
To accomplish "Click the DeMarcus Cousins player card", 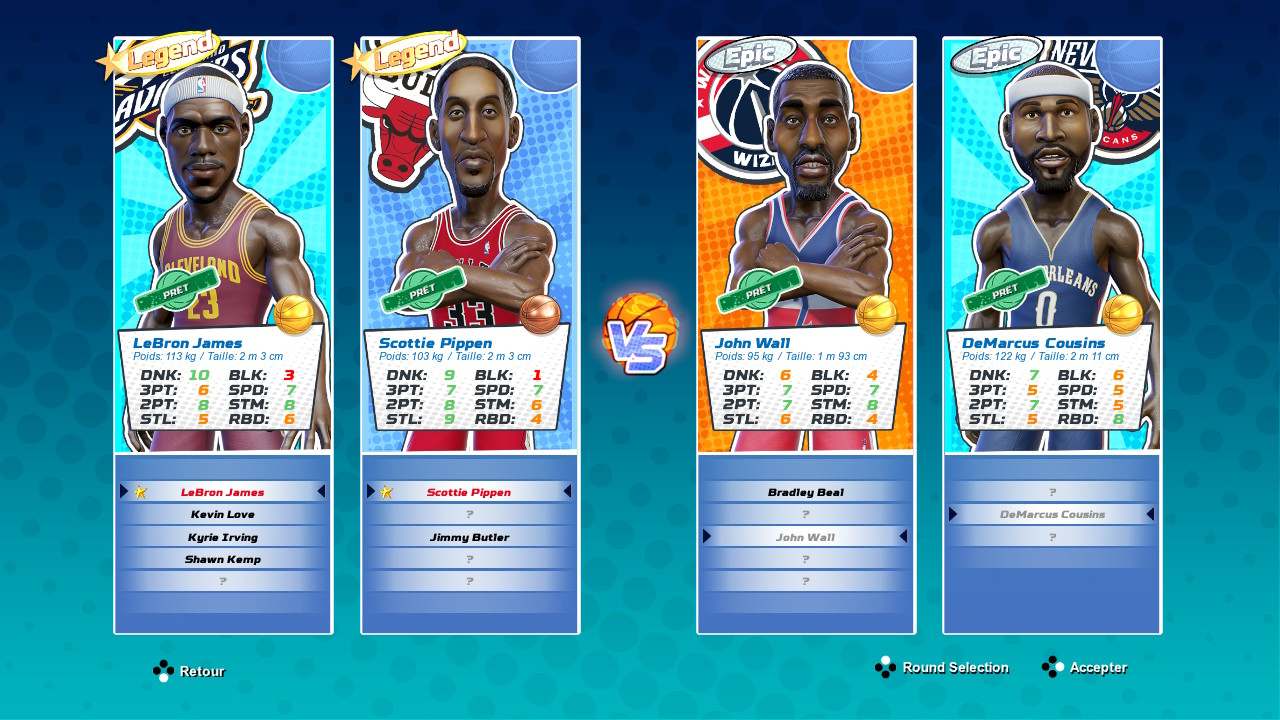I will click(x=1052, y=245).
